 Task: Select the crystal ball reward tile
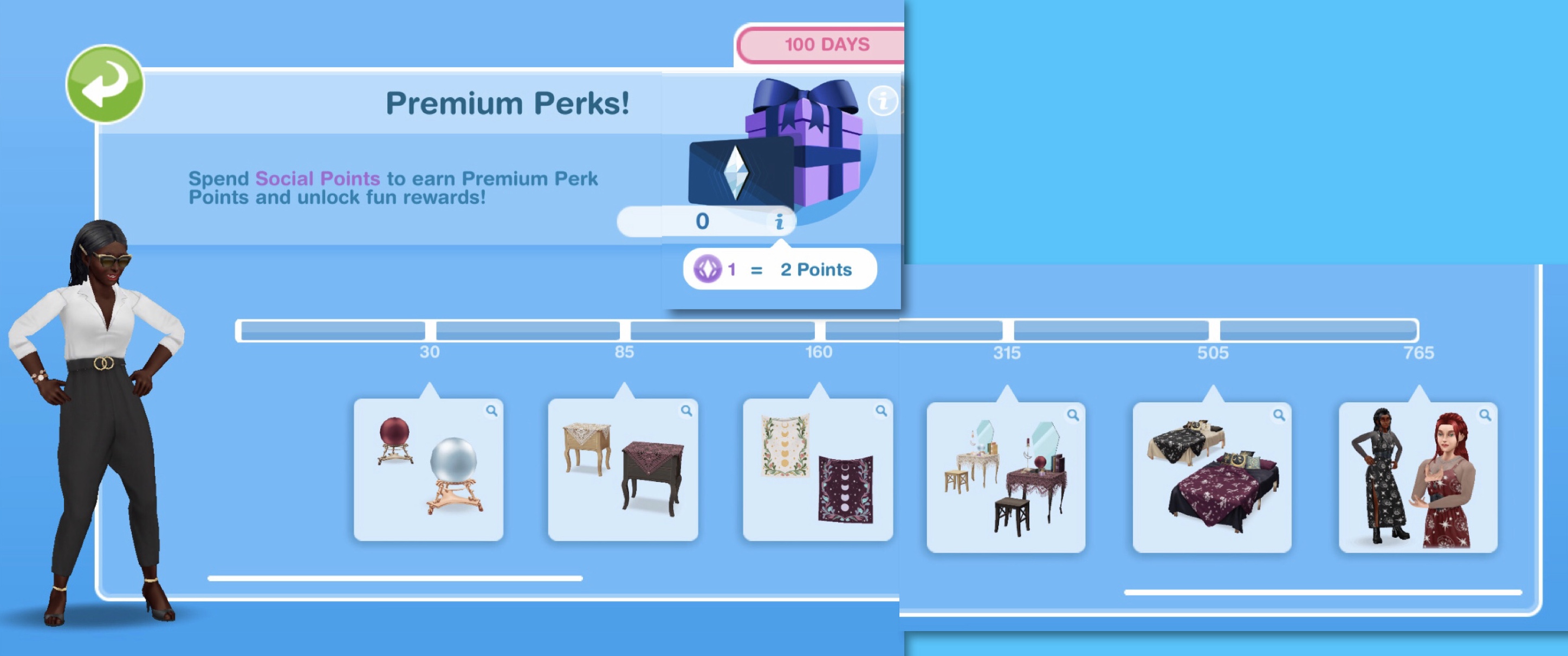tap(428, 470)
